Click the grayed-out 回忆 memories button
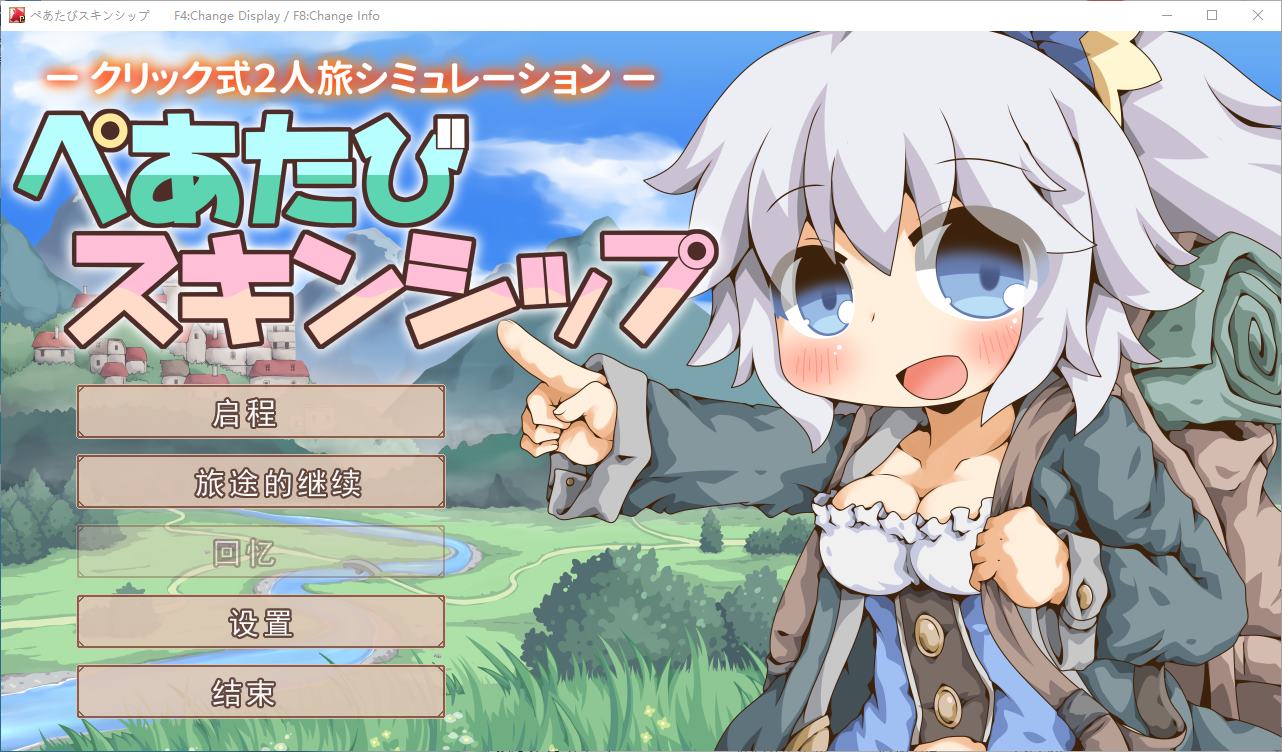Image resolution: width=1282 pixels, height=752 pixels. point(259,551)
